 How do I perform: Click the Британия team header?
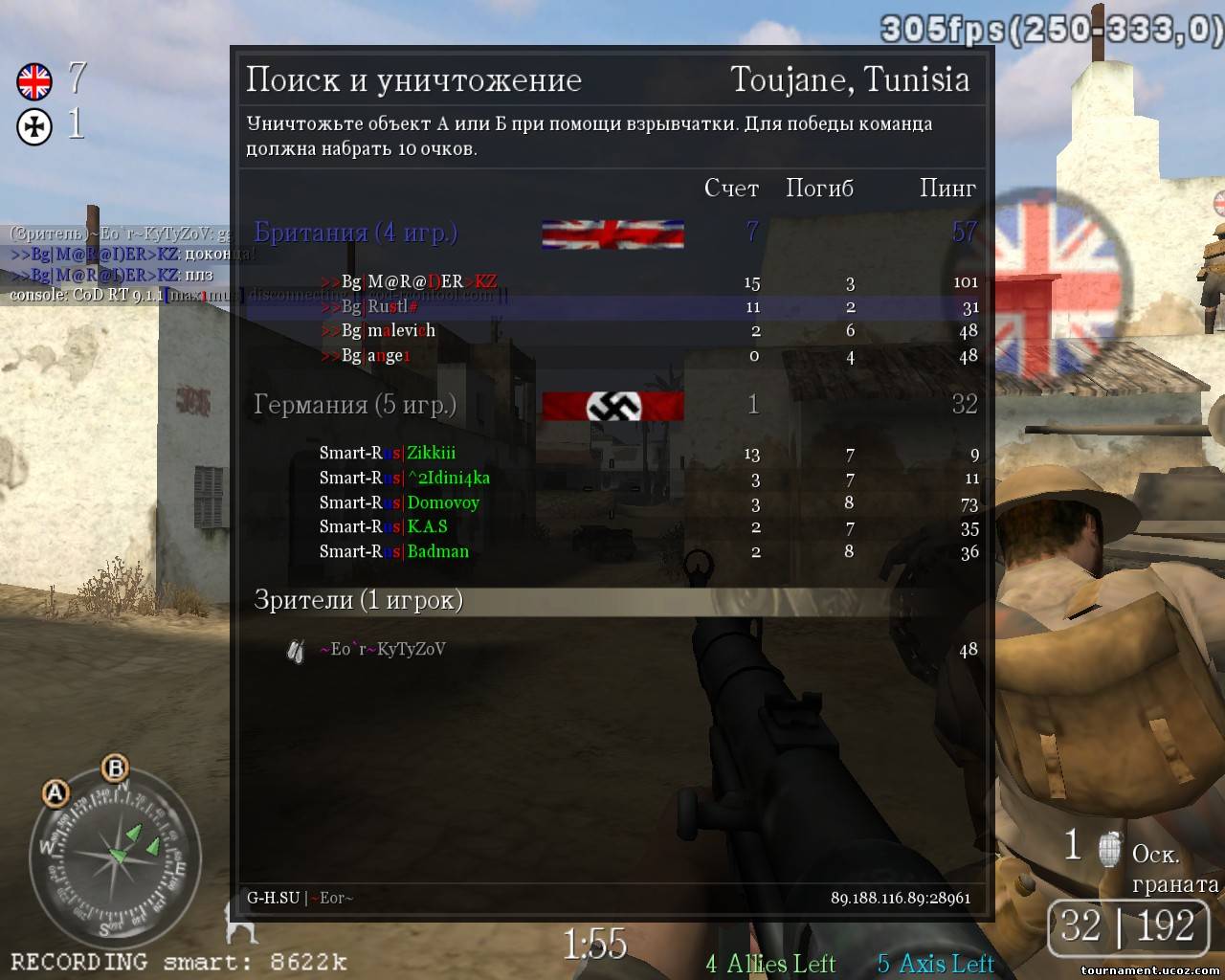[x=355, y=233]
